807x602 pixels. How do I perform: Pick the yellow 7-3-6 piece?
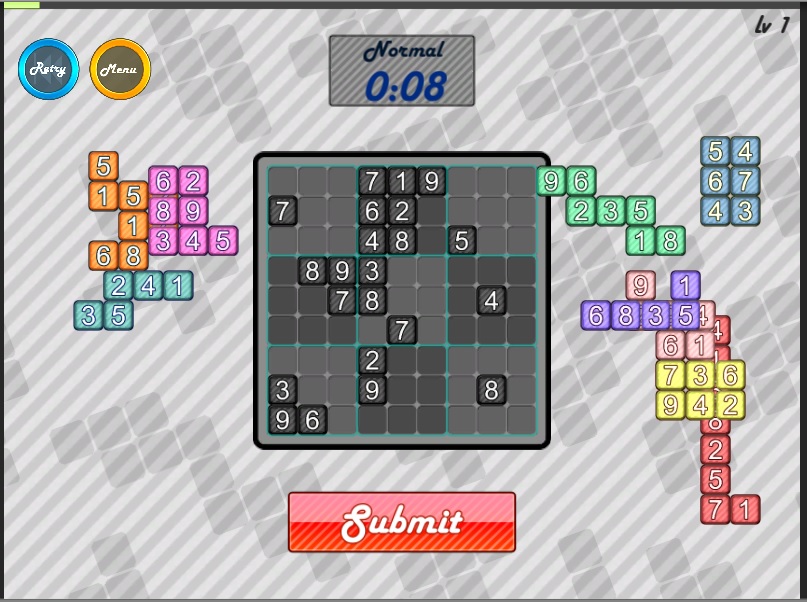tap(701, 376)
